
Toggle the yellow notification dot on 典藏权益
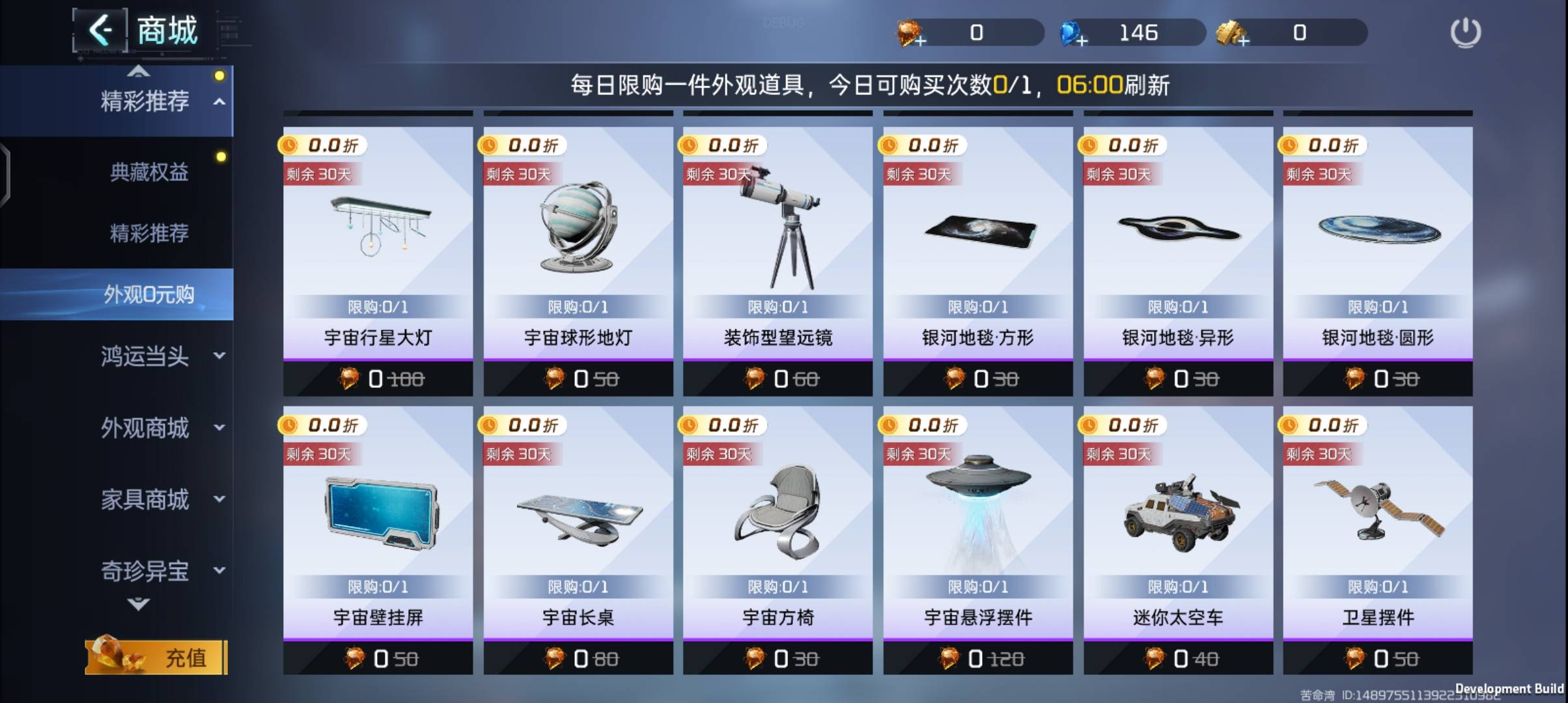pos(221,154)
